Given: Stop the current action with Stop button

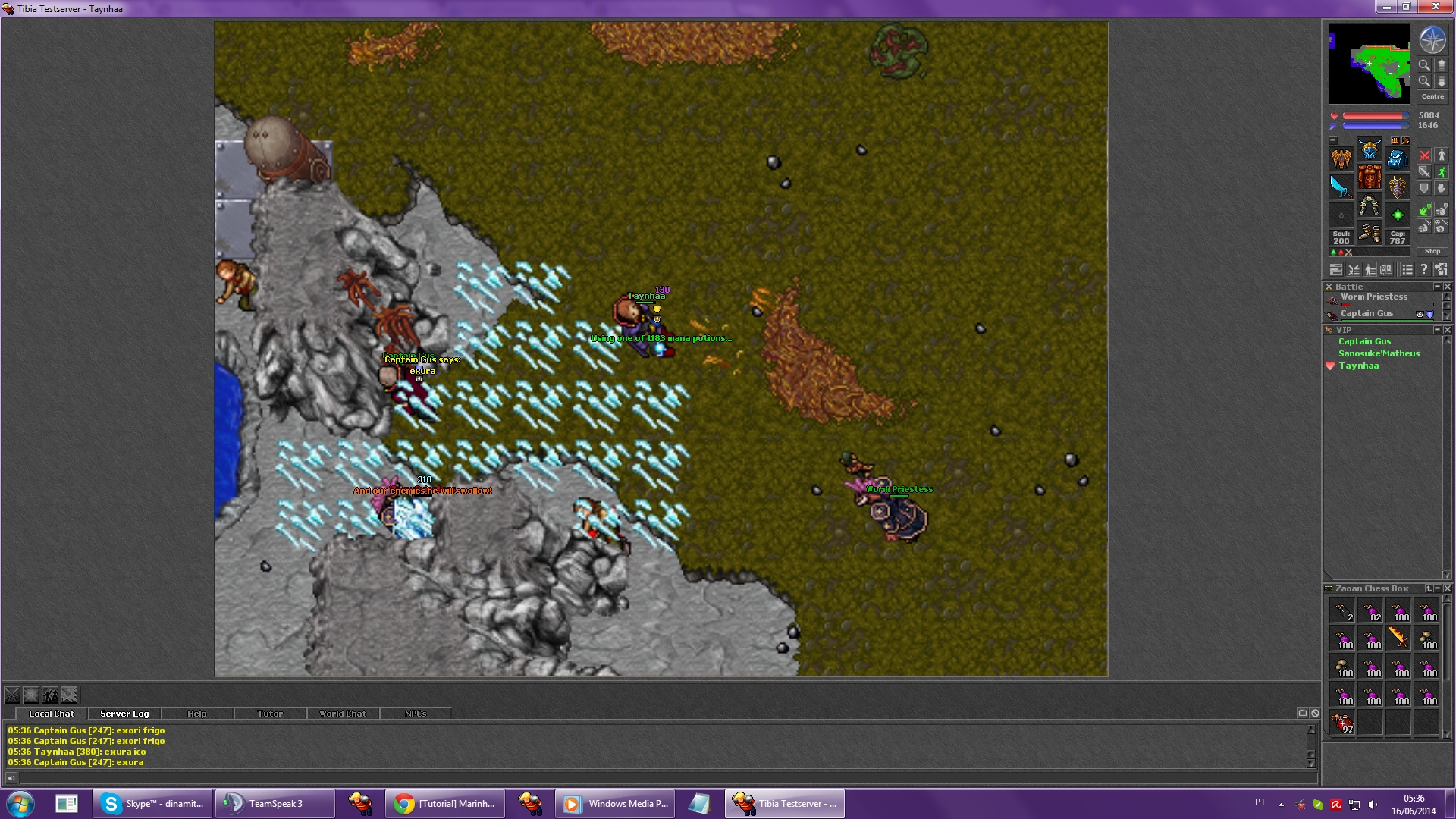Looking at the screenshot, I should (1432, 251).
